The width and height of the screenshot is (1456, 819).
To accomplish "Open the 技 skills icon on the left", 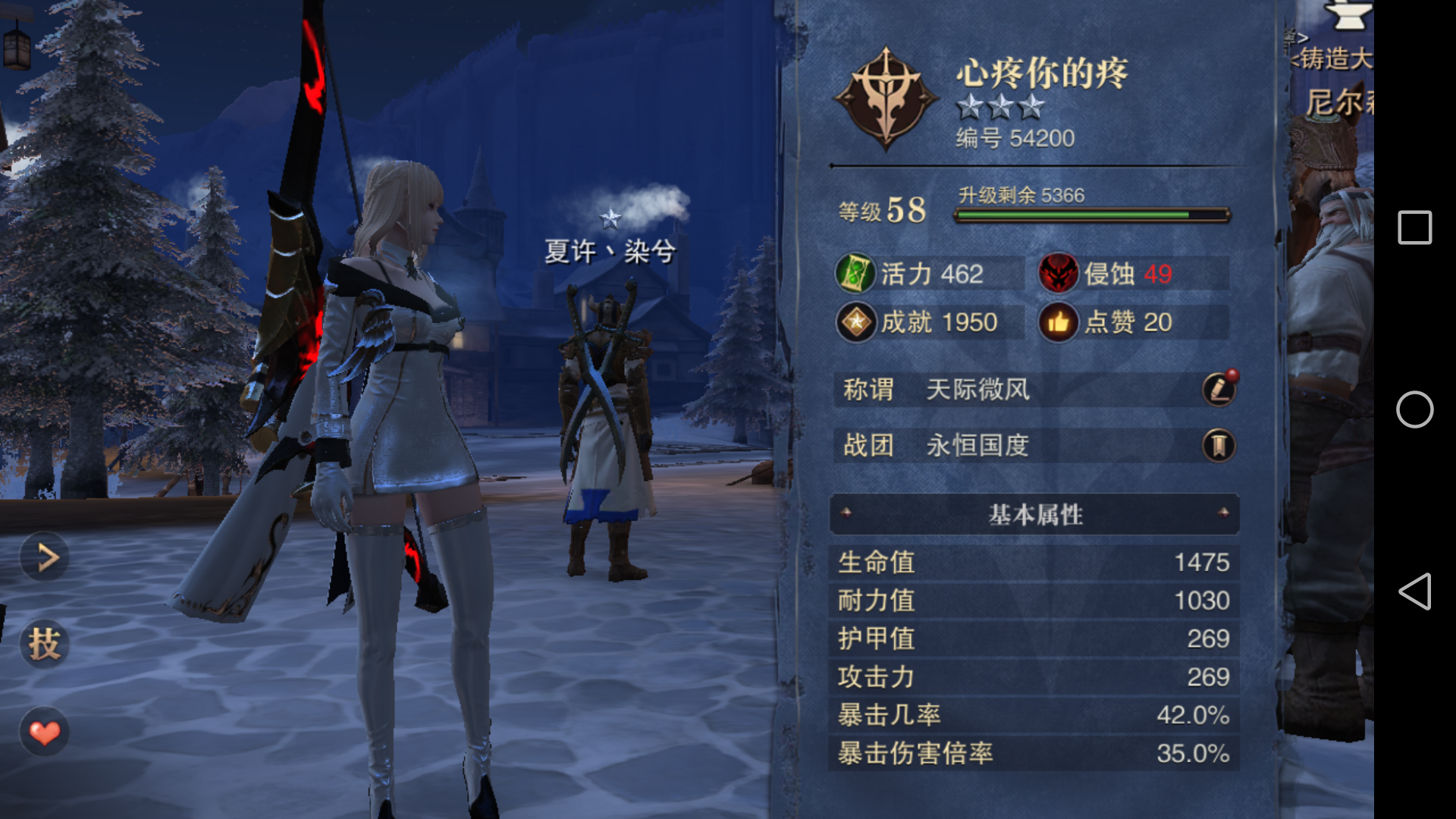I will [43, 644].
